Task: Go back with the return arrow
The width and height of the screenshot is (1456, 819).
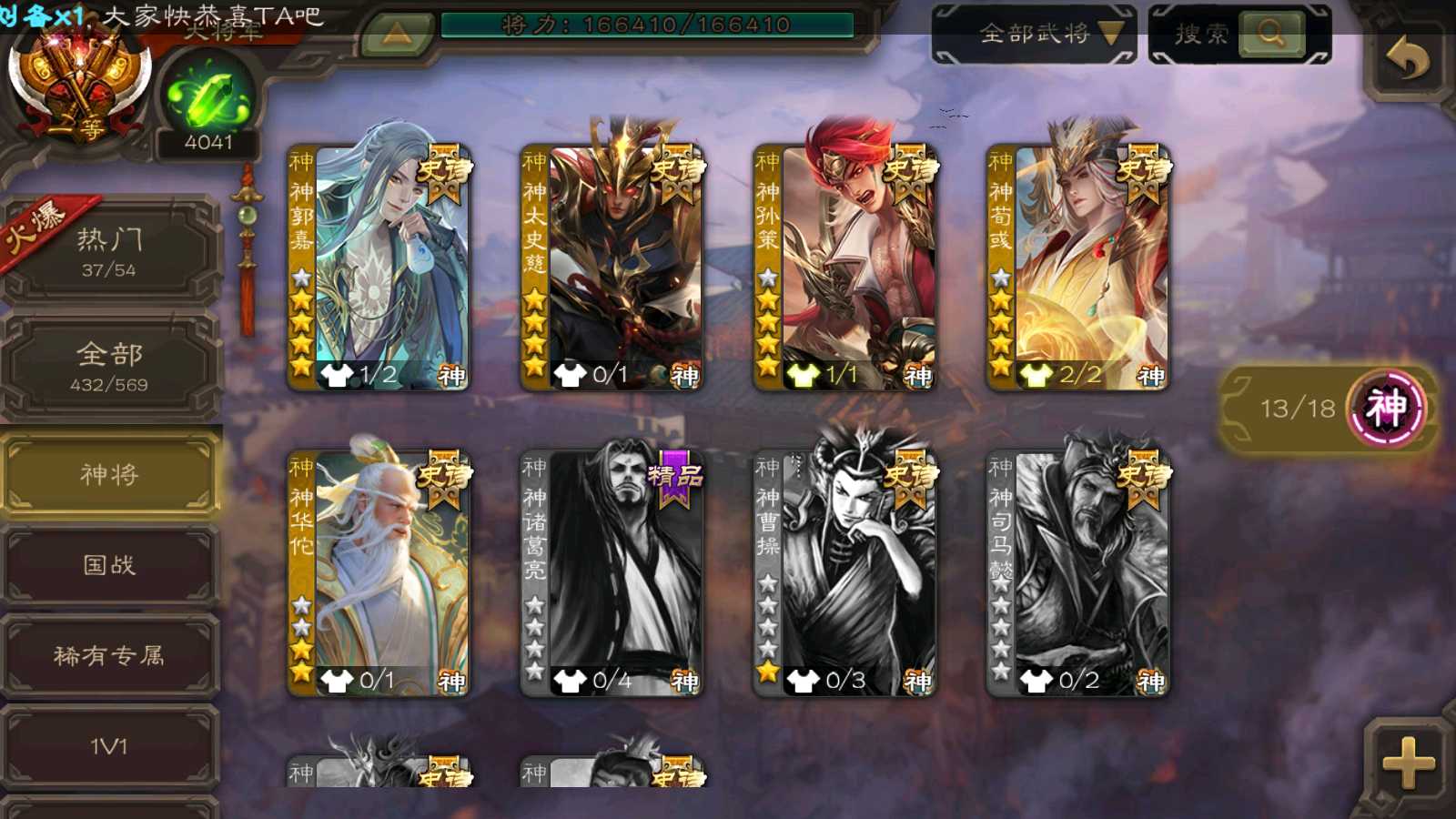Action: click(x=1408, y=60)
